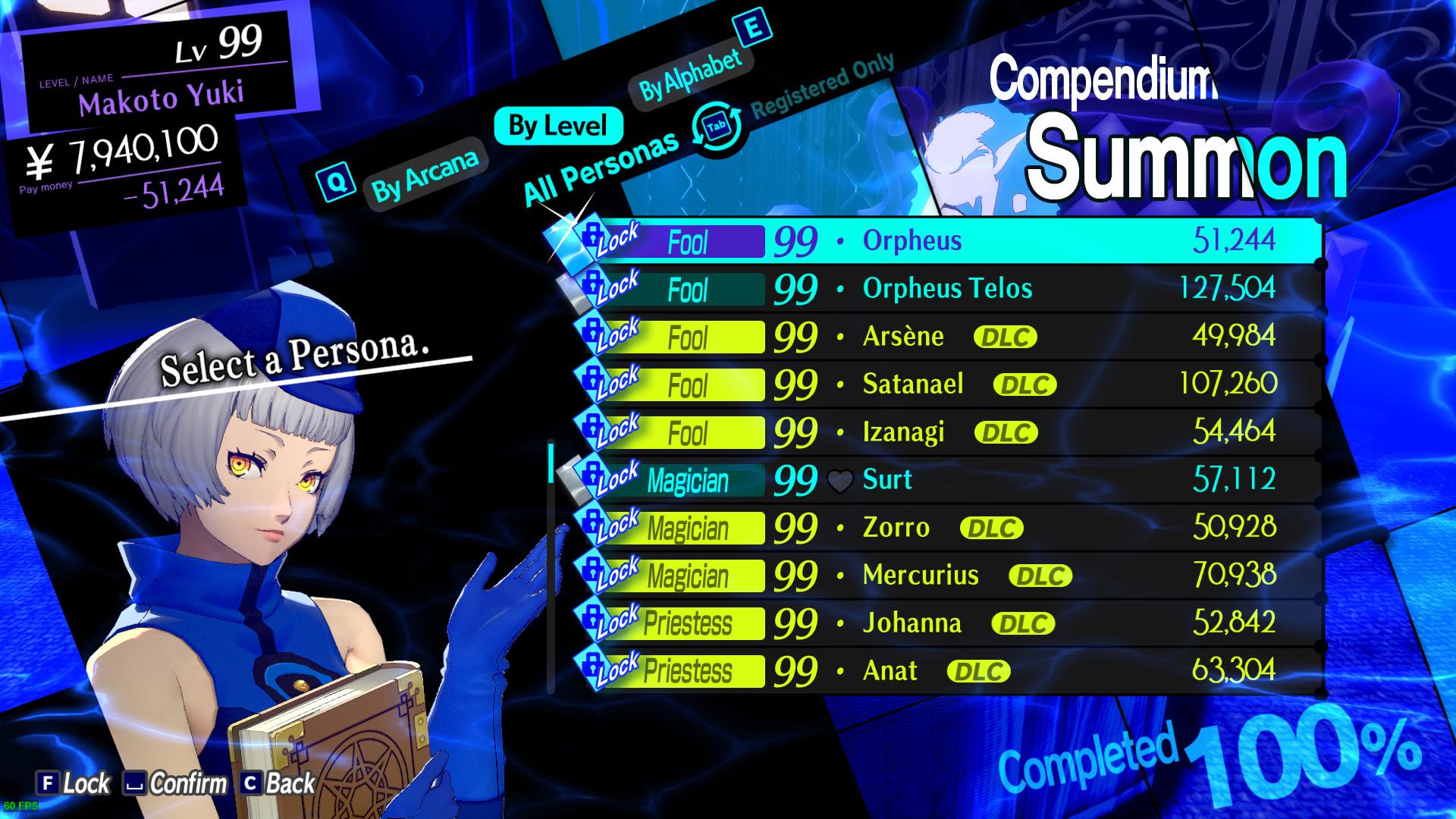Select the By Level sort tab
Image resolution: width=1456 pixels, height=819 pixels.
point(557,125)
